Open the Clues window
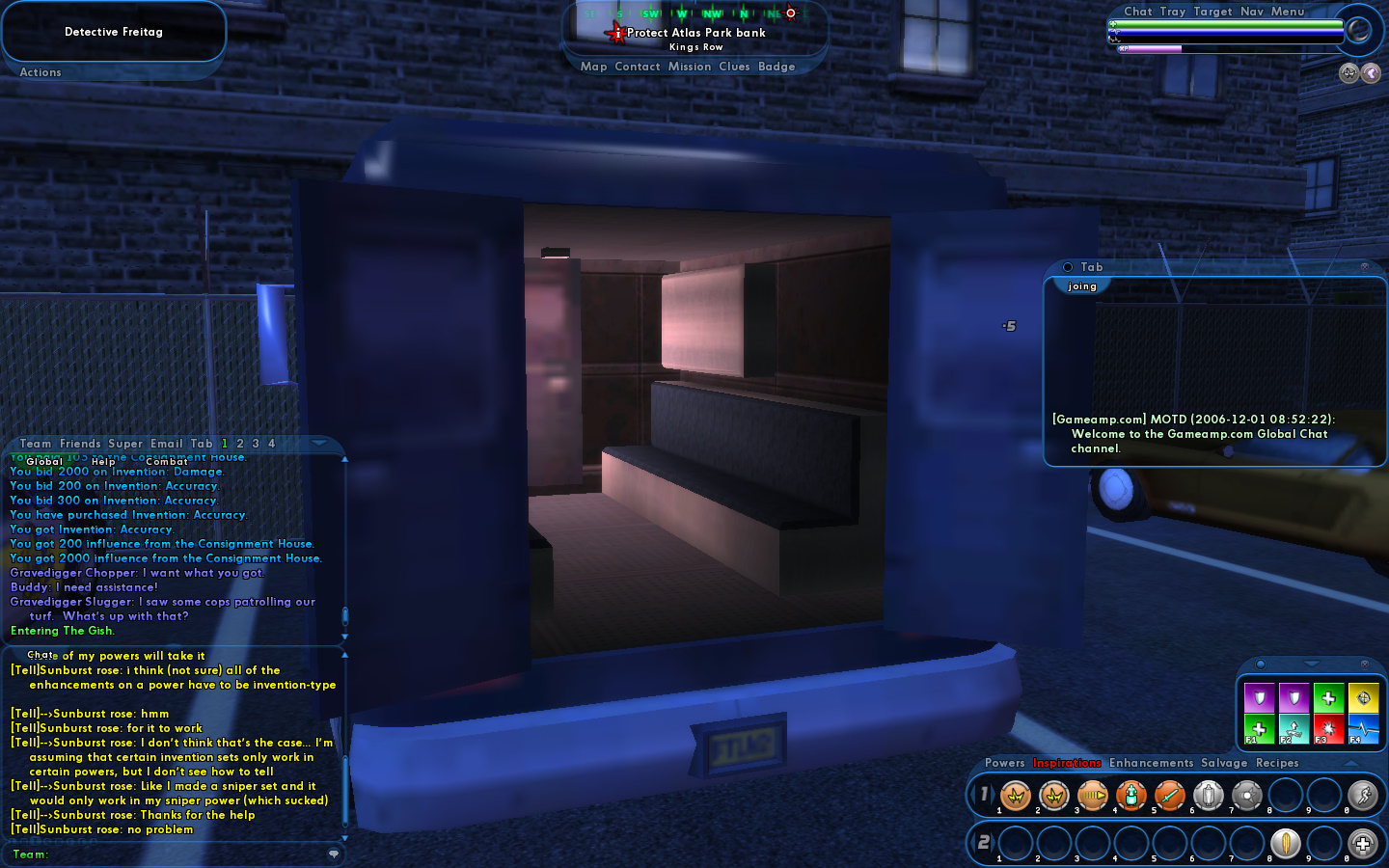The width and height of the screenshot is (1389, 868). (x=734, y=67)
